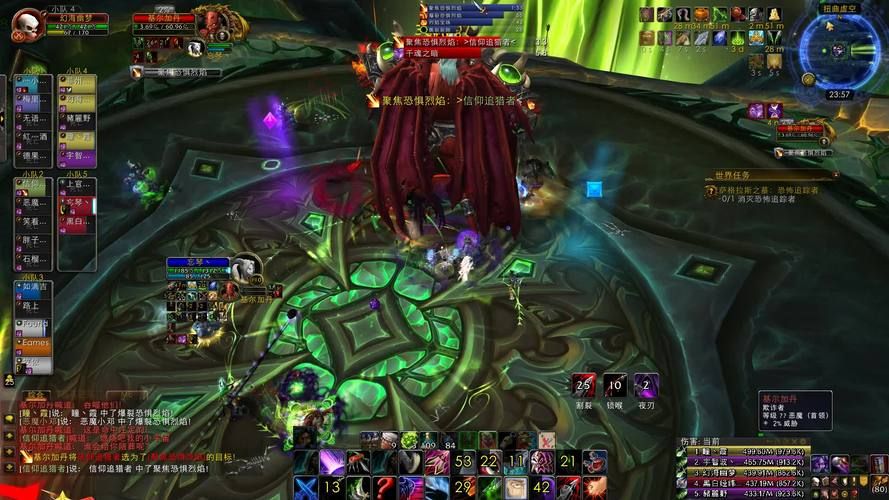Activate the ability showing cooldown 53
Screen dimensions: 889x500
point(463,462)
